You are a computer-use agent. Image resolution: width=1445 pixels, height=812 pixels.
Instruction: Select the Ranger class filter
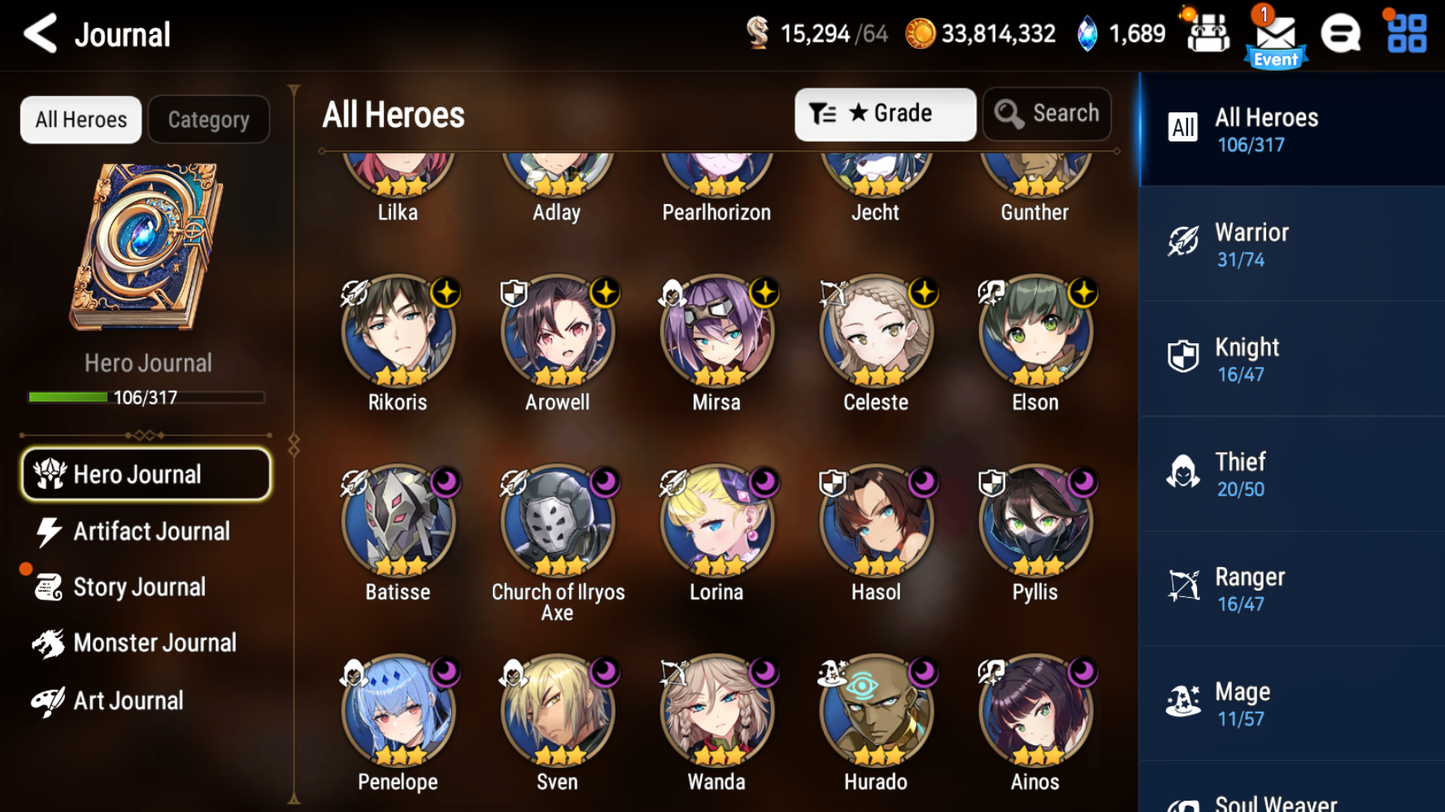tap(1290, 587)
